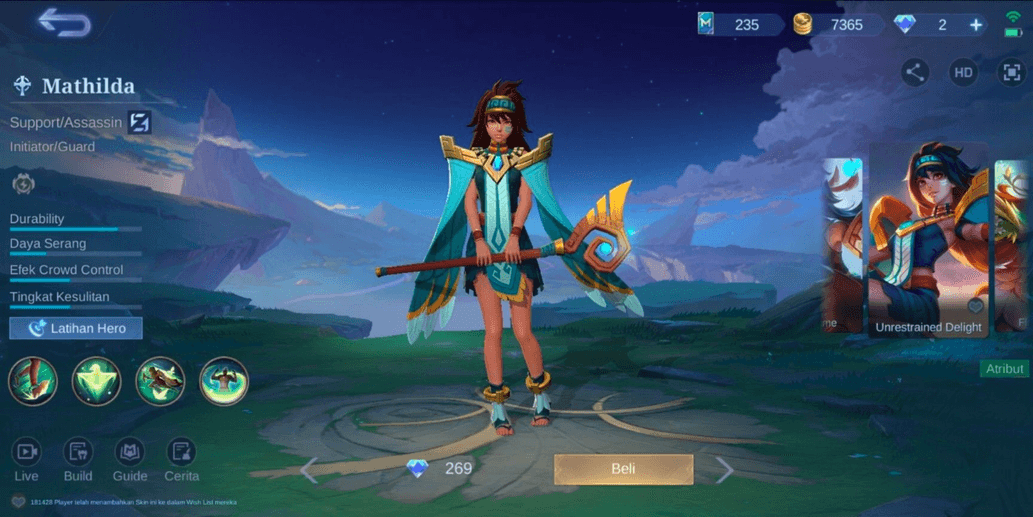Viewport: 1033px width, 517px height.
Task: Go back using the return arrow
Action: pyautogui.click(x=64, y=23)
